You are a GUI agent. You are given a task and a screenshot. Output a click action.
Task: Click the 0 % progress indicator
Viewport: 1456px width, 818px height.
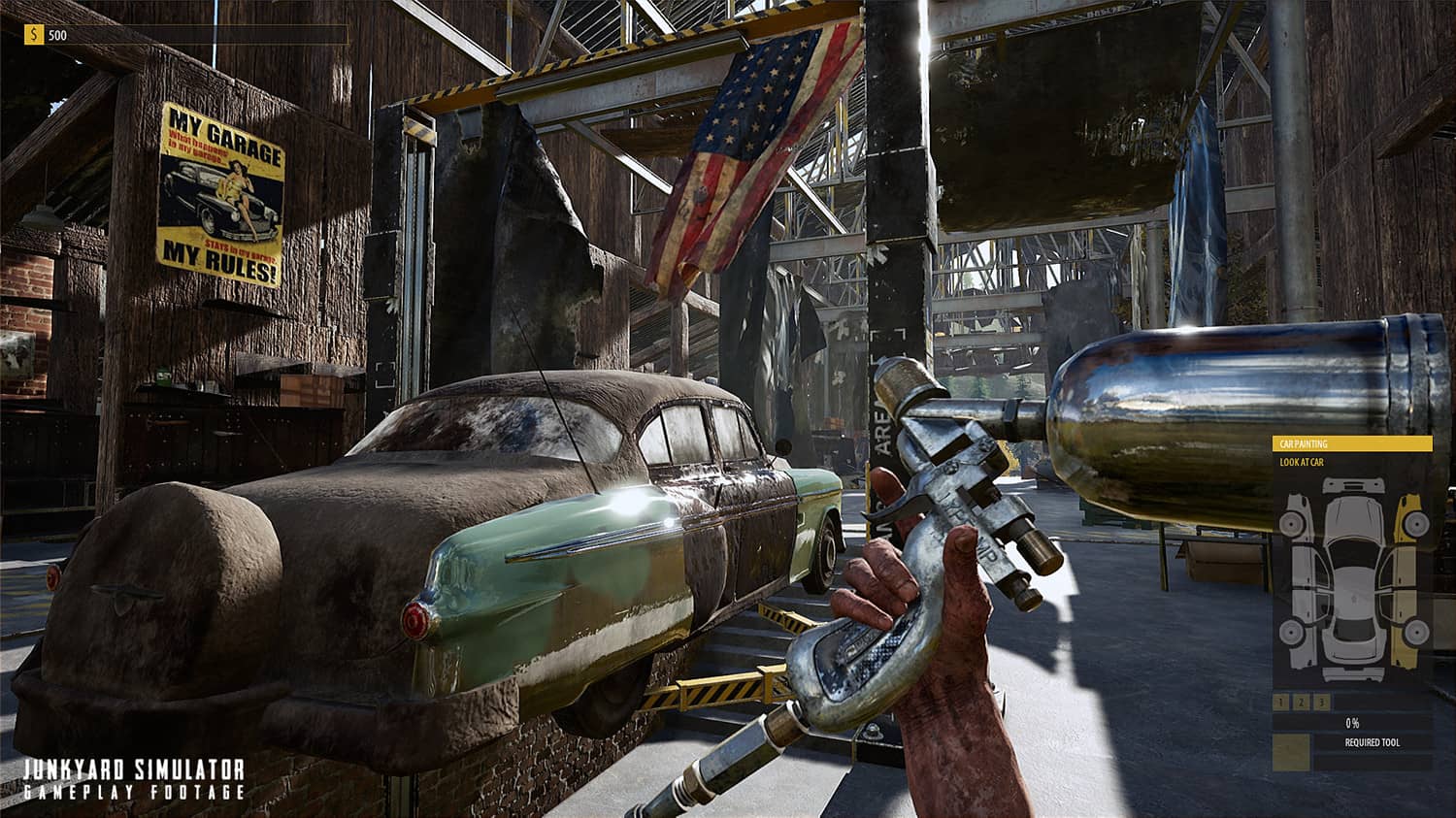[1351, 722]
